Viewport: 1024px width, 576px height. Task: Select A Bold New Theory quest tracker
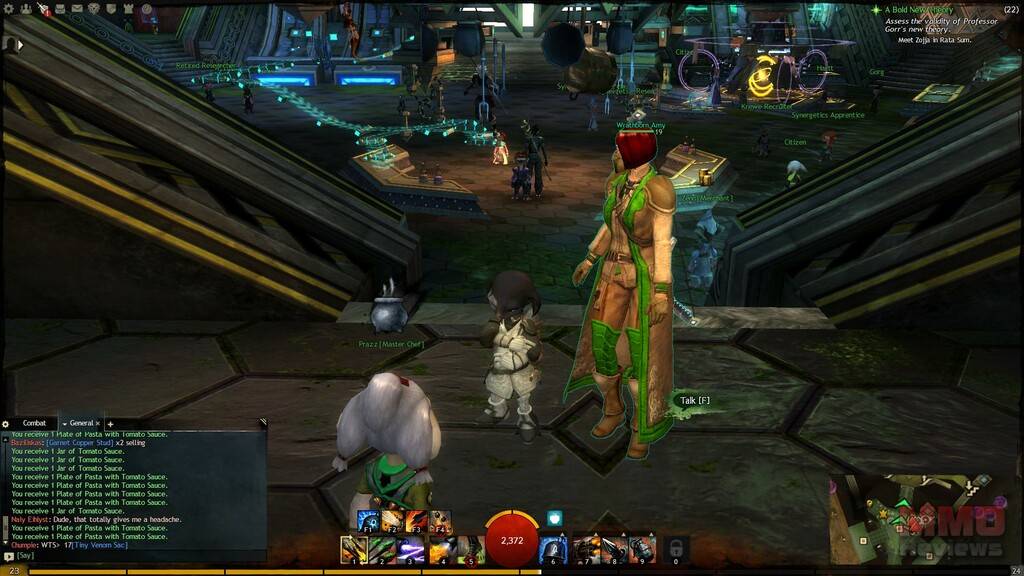pyautogui.click(x=923, y=9)
